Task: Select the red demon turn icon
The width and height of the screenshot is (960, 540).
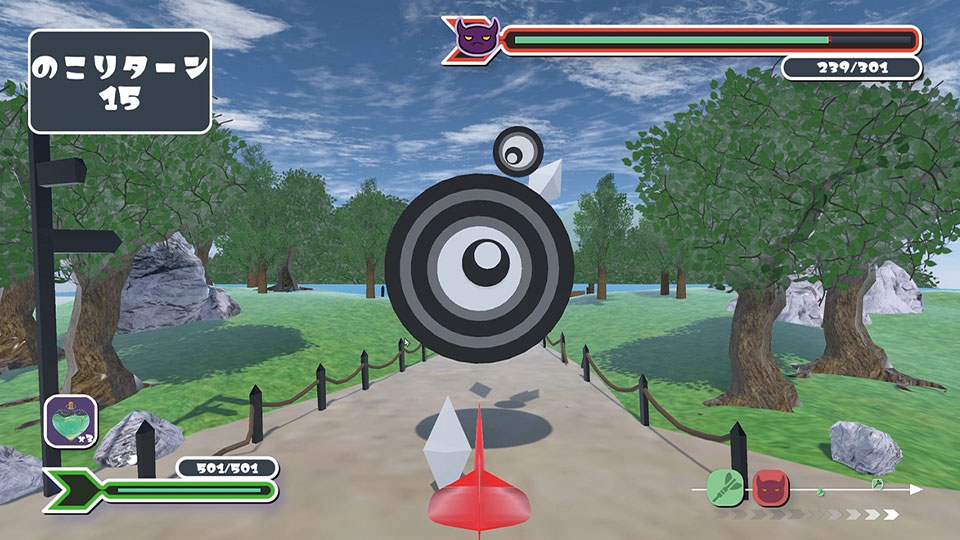Action: pos(771,488)
